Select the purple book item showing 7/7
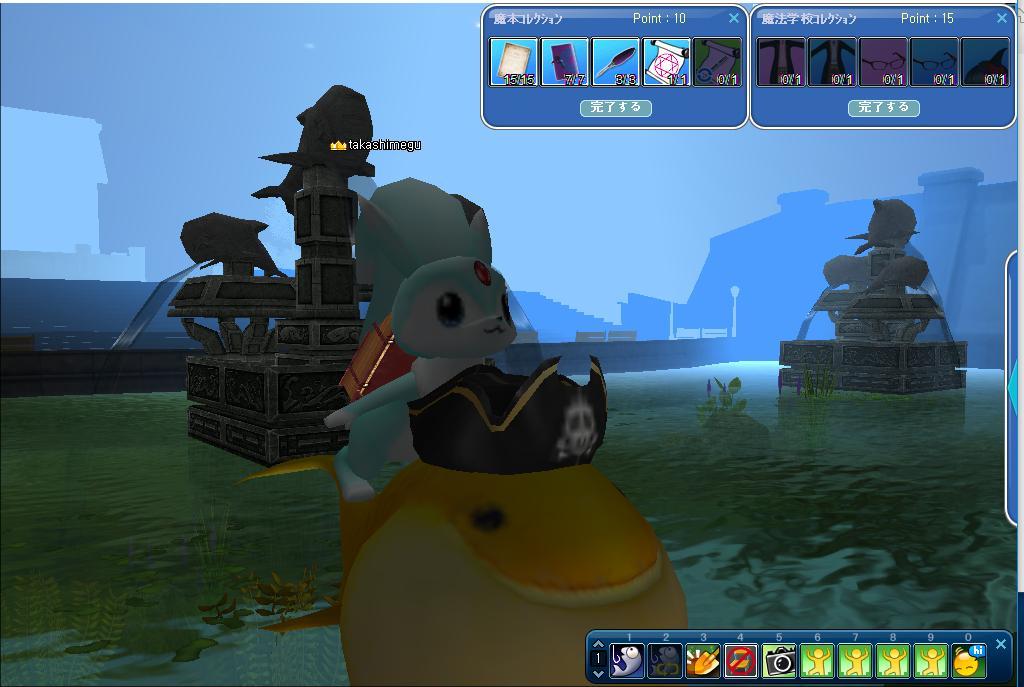 (565, 62)
